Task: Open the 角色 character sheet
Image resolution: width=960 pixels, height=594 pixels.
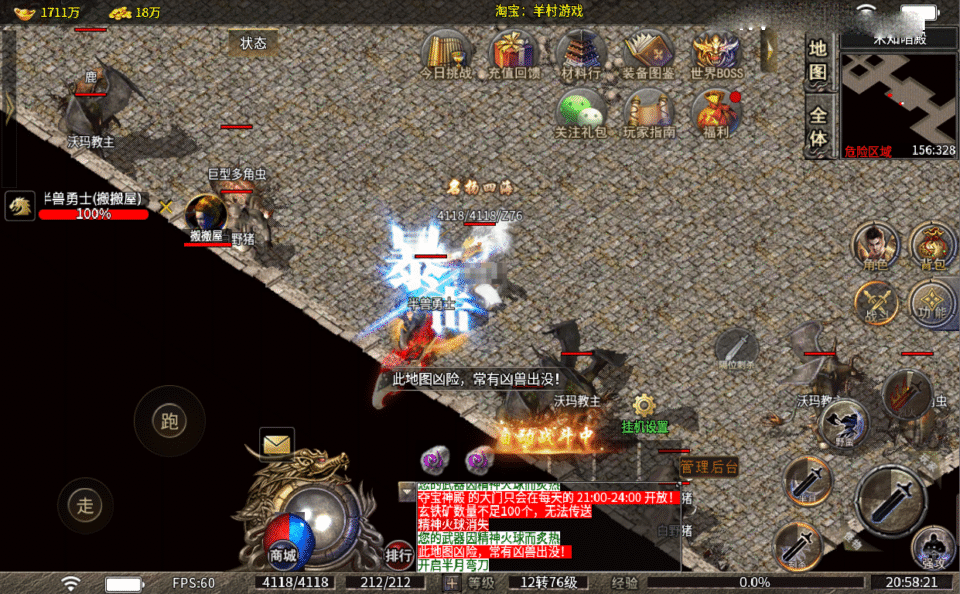Action: point(874,246)
